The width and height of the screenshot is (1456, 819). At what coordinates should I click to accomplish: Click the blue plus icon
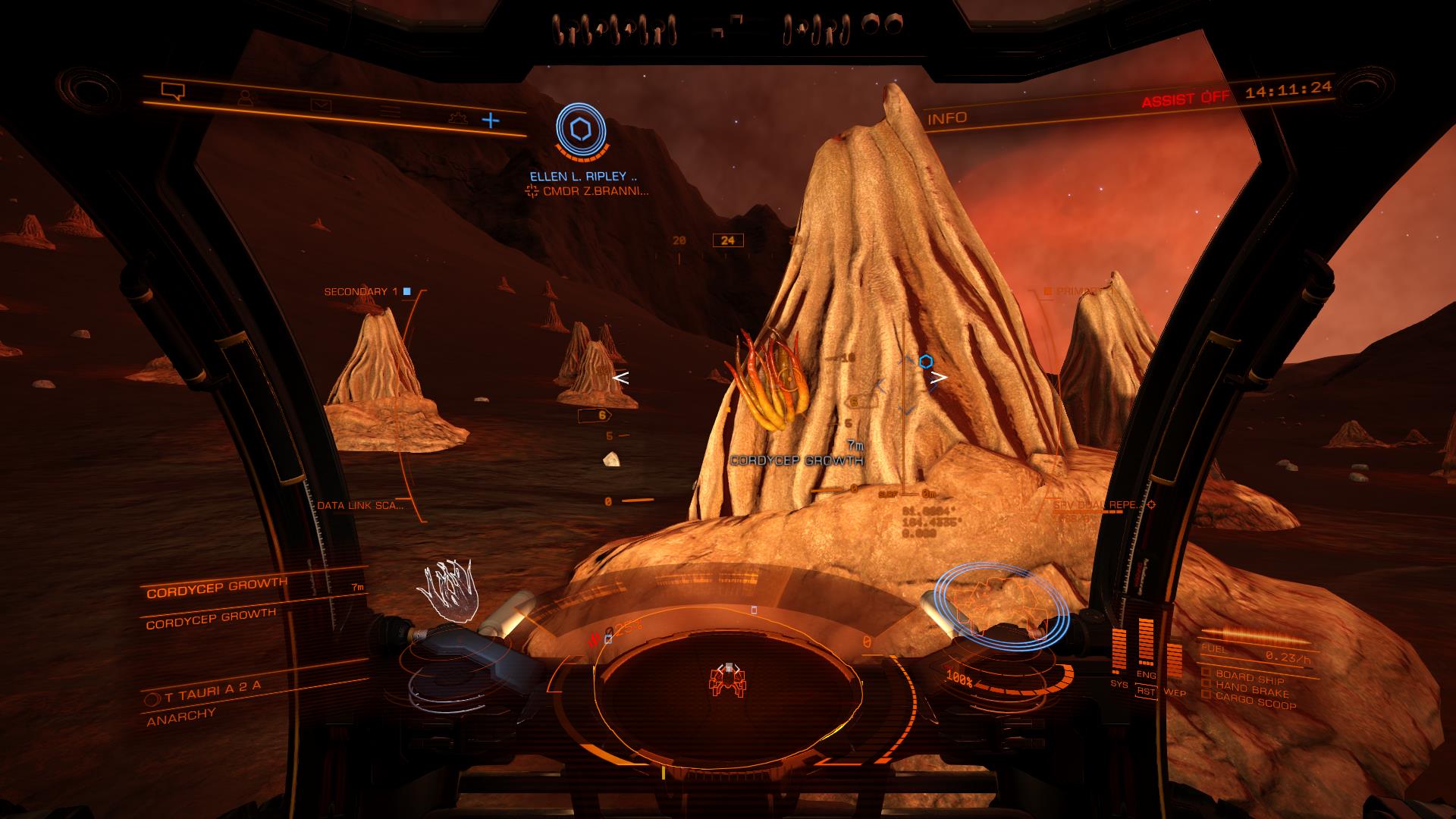(x=491, y=120)
